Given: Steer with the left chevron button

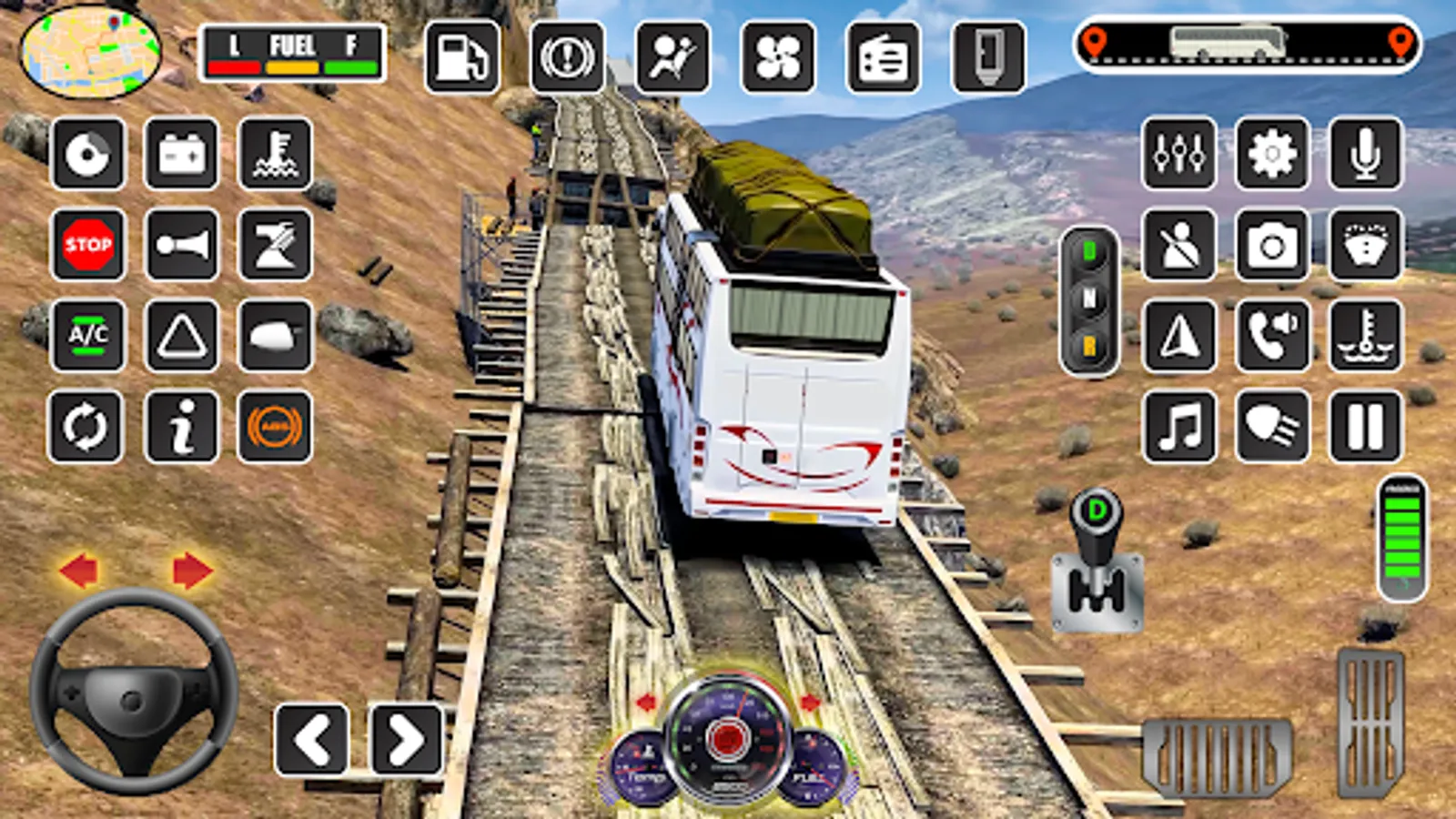Looking at the screenshot, I should pyautogui.click(x=312, y=740).
